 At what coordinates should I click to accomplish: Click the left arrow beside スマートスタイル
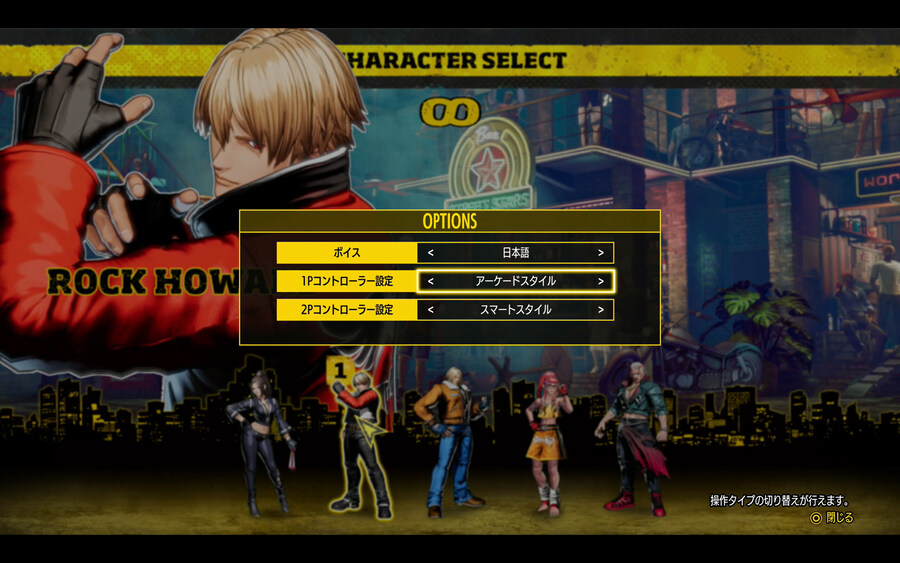click(431, 310)
